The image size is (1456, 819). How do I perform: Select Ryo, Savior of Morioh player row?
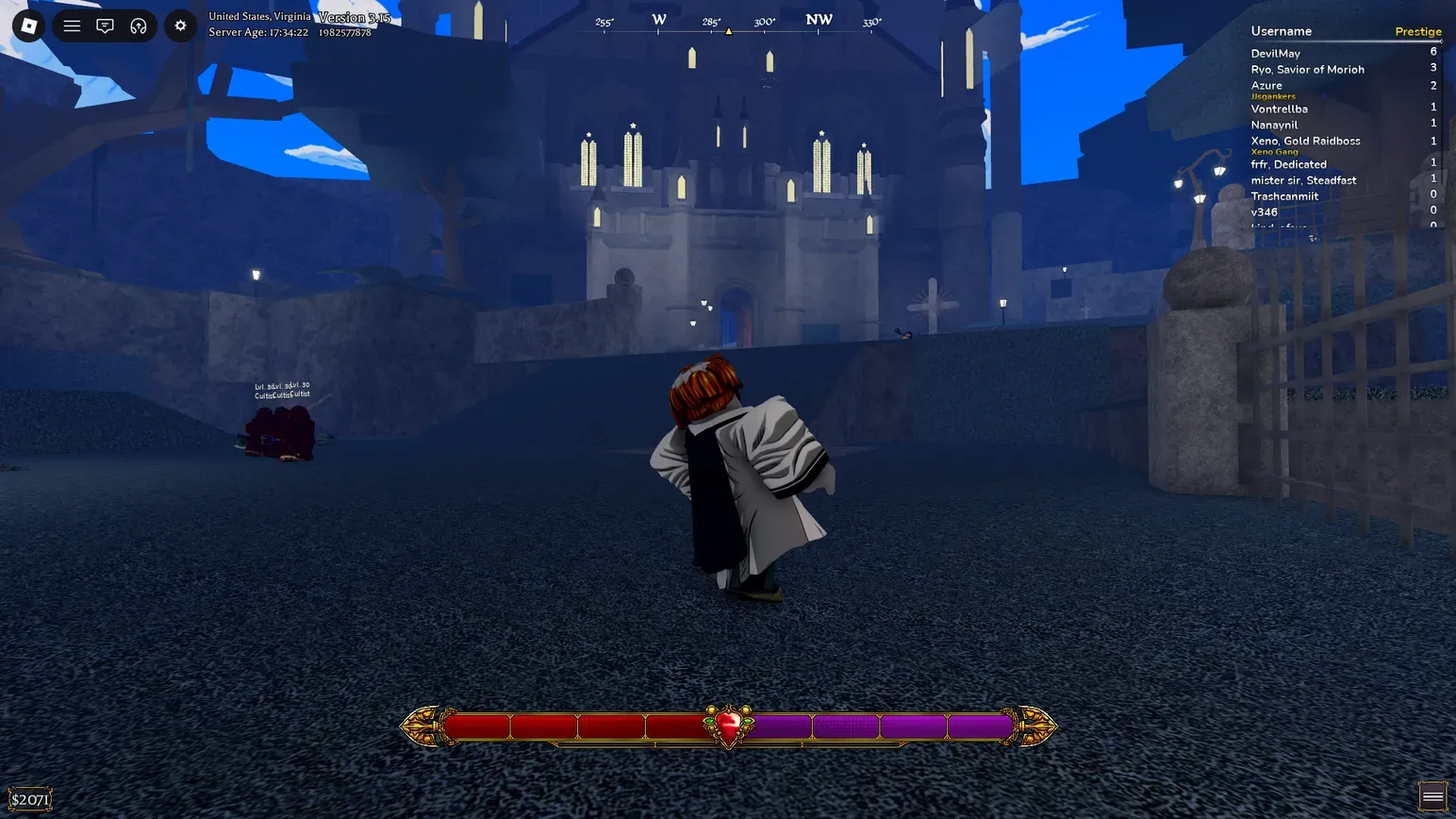(x=1307, y=70)
